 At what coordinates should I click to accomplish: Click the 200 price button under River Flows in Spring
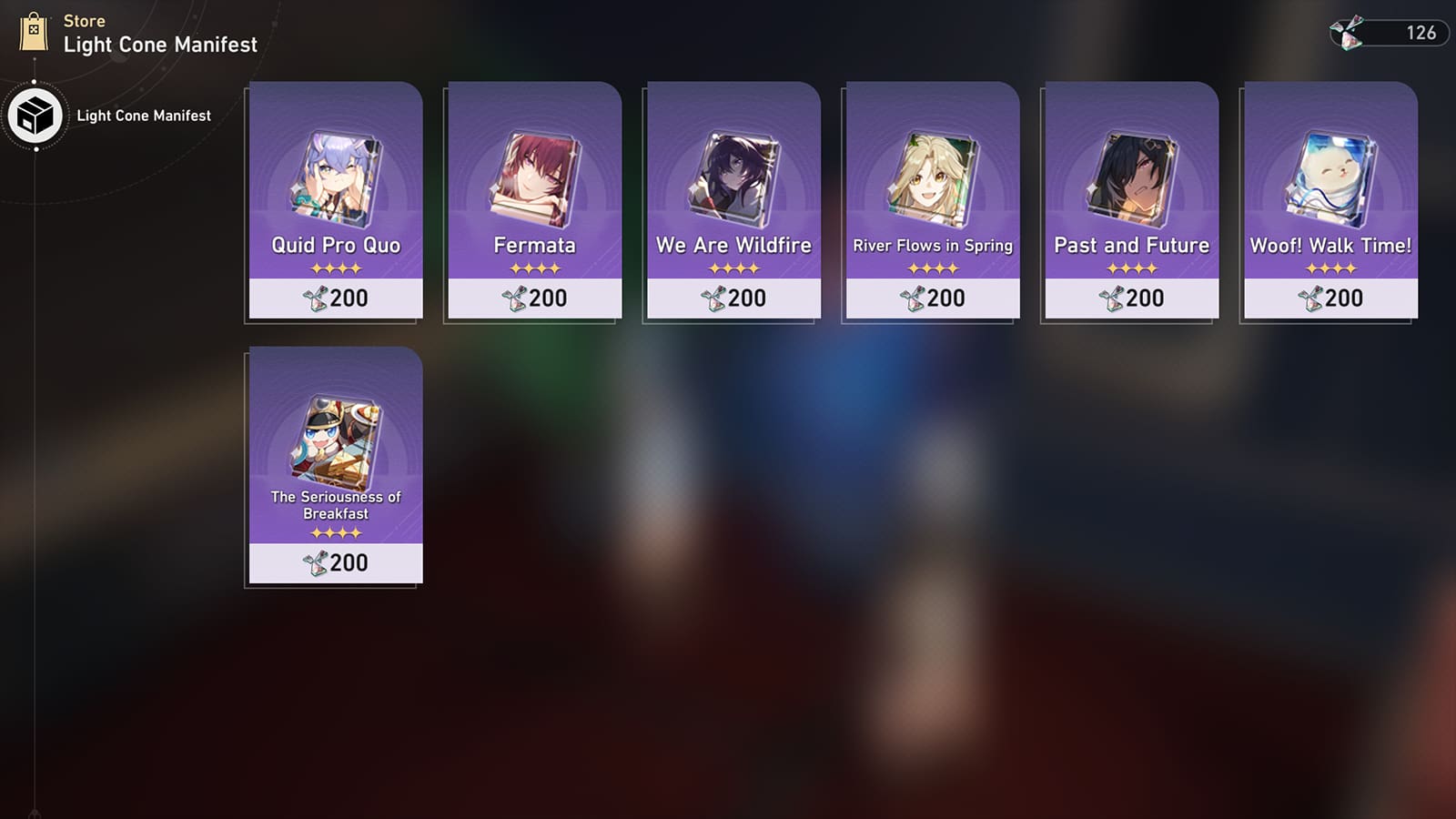(931, 298)
